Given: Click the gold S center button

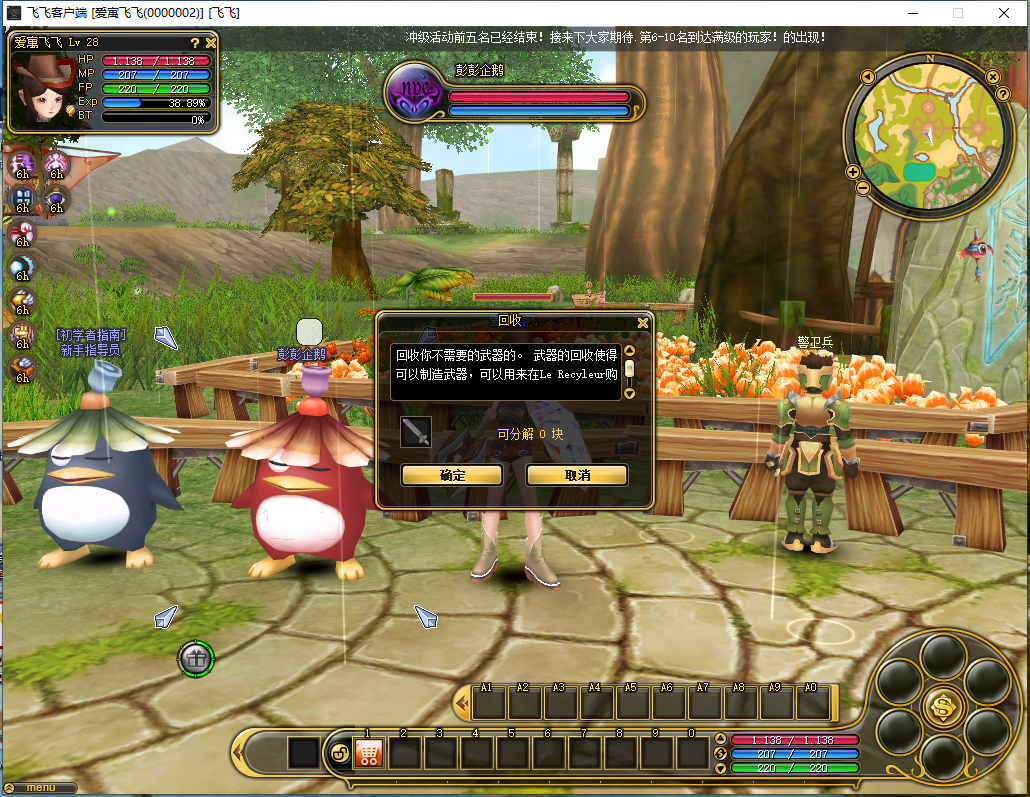Looking at the screenshot, I should [943, 706].
